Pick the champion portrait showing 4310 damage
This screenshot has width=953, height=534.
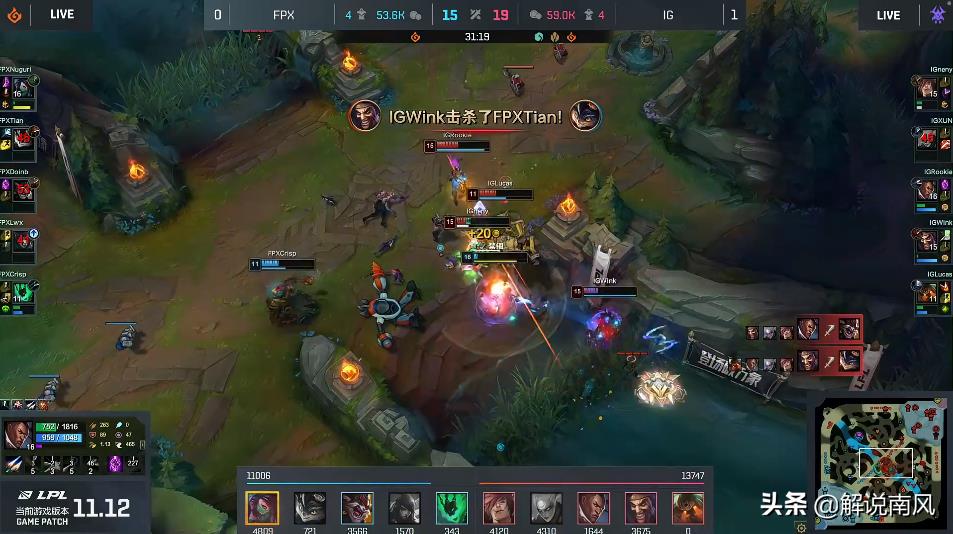point(546,508)
